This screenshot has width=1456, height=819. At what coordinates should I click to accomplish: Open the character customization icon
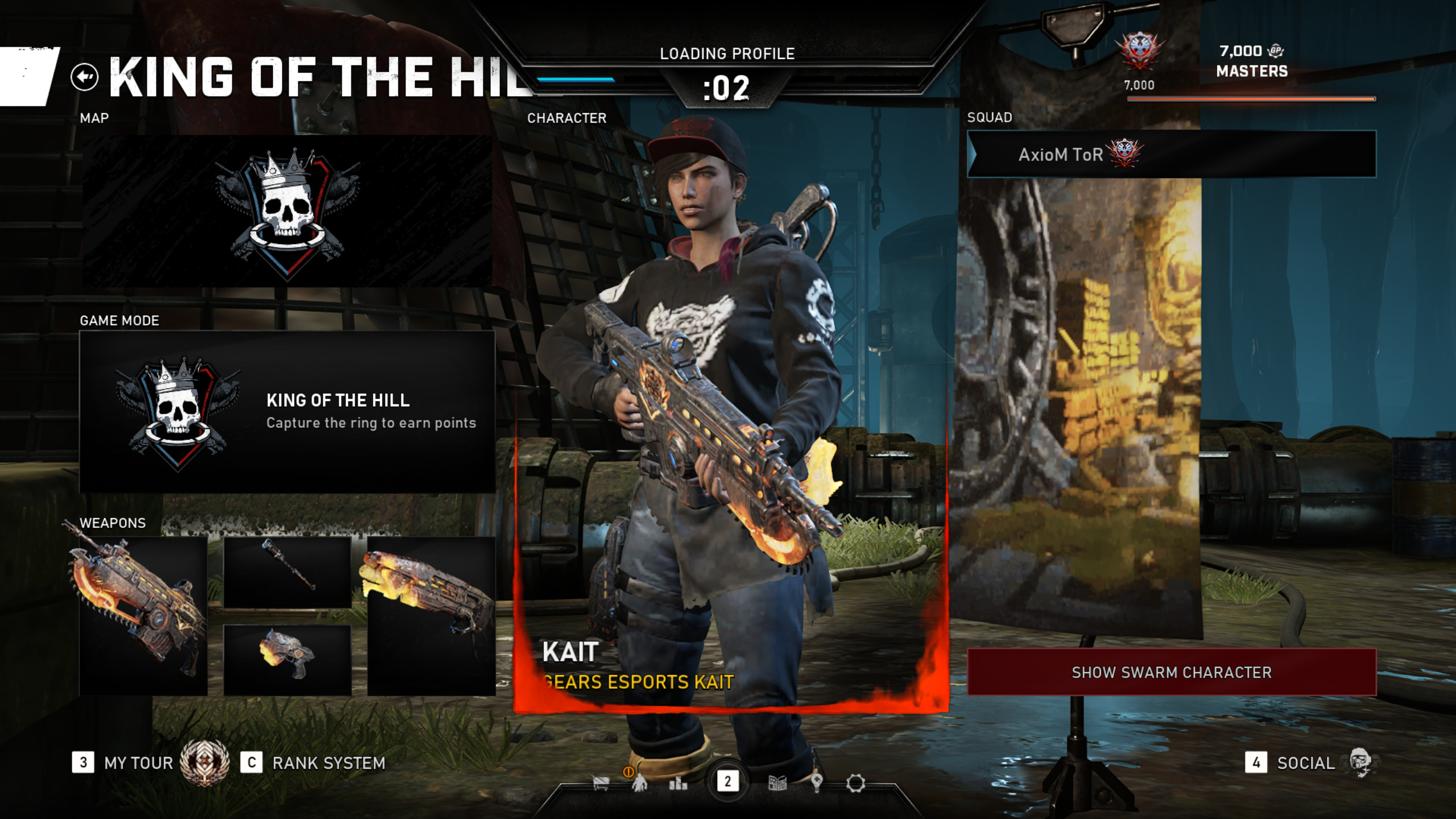tap(640, 784)
